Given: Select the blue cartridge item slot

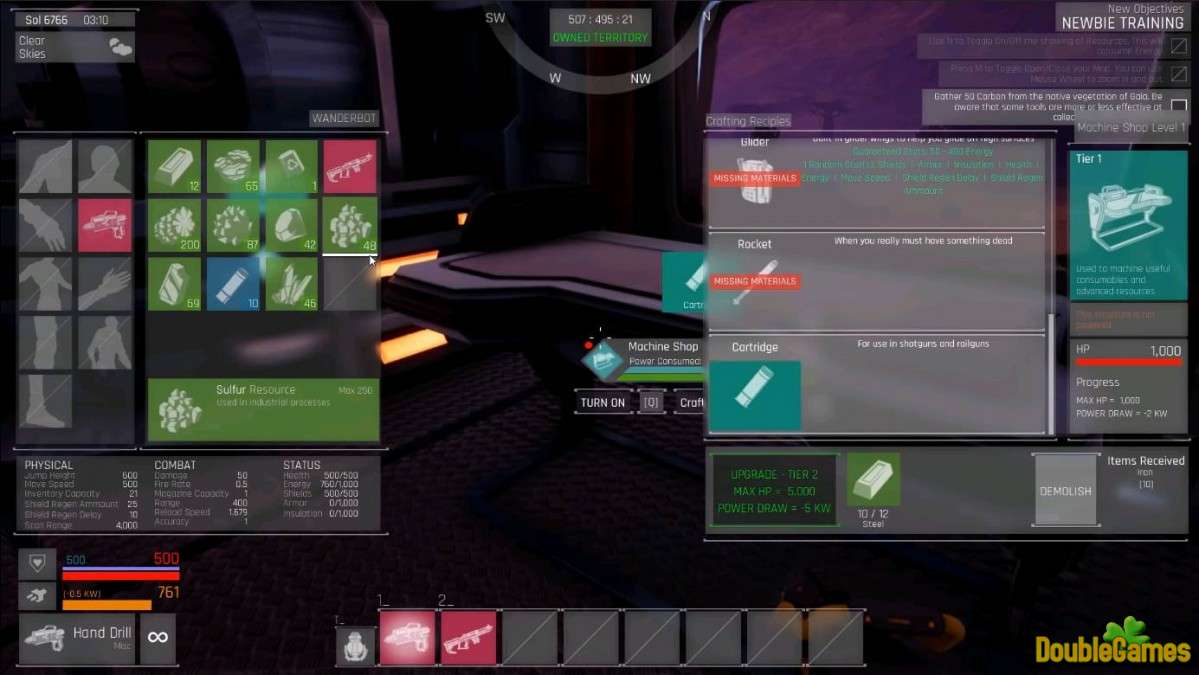Looking at the screenshot, I should [x=233, y=283].
